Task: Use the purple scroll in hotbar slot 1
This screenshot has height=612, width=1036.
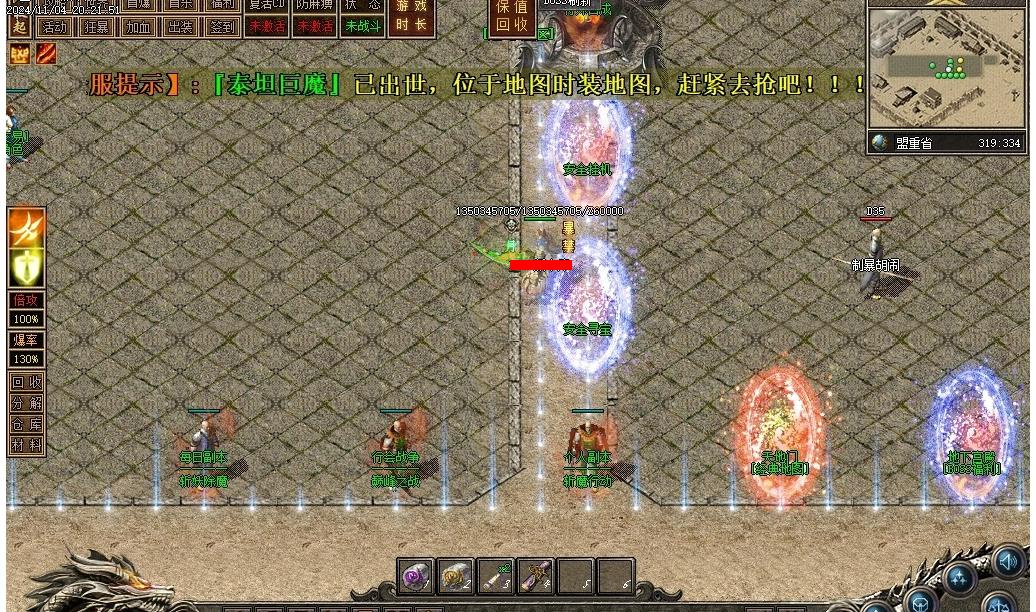Action: pyautogui.click(x=415, y=576)
